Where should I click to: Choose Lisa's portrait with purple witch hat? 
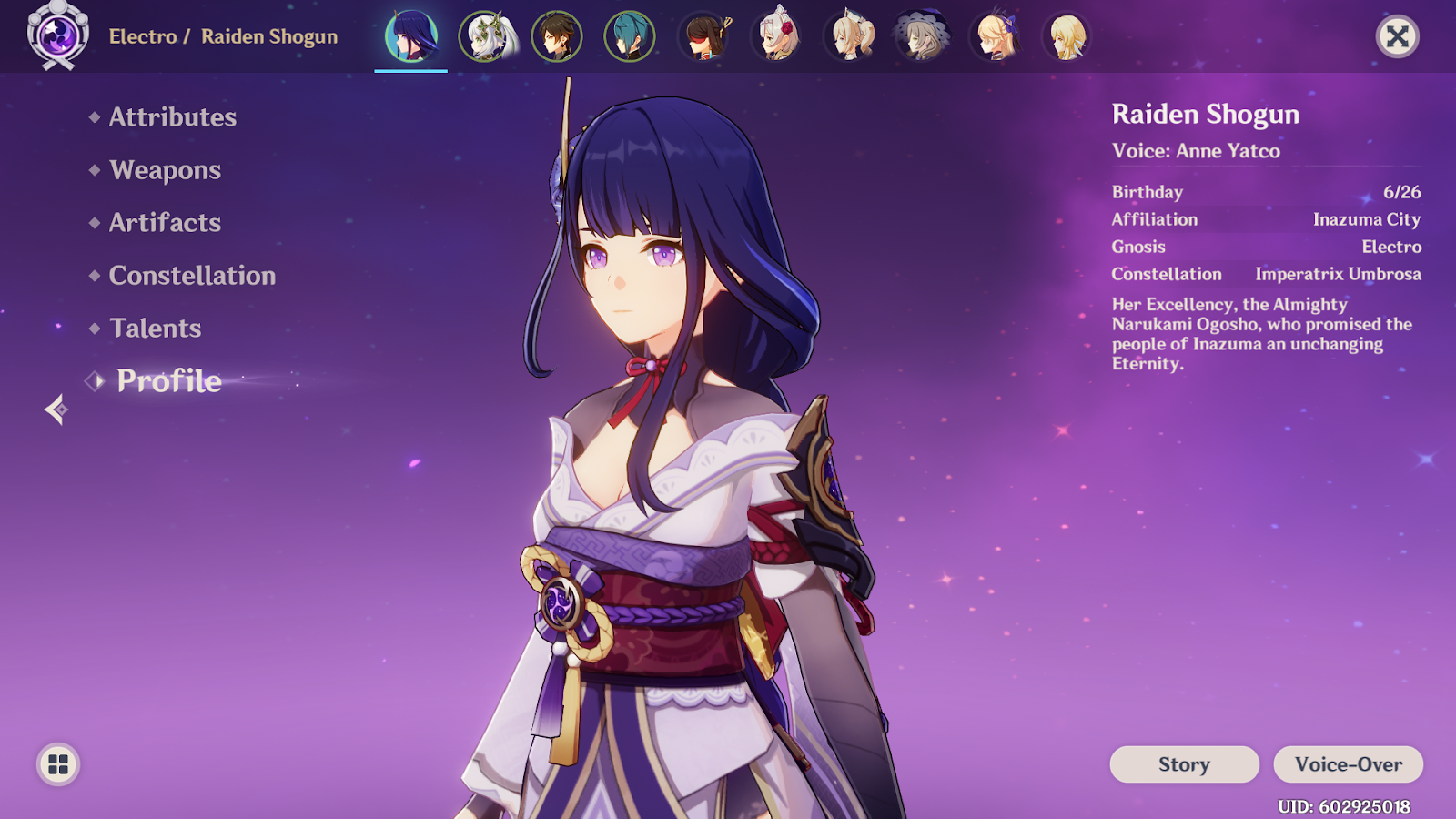tap(922, 36)
